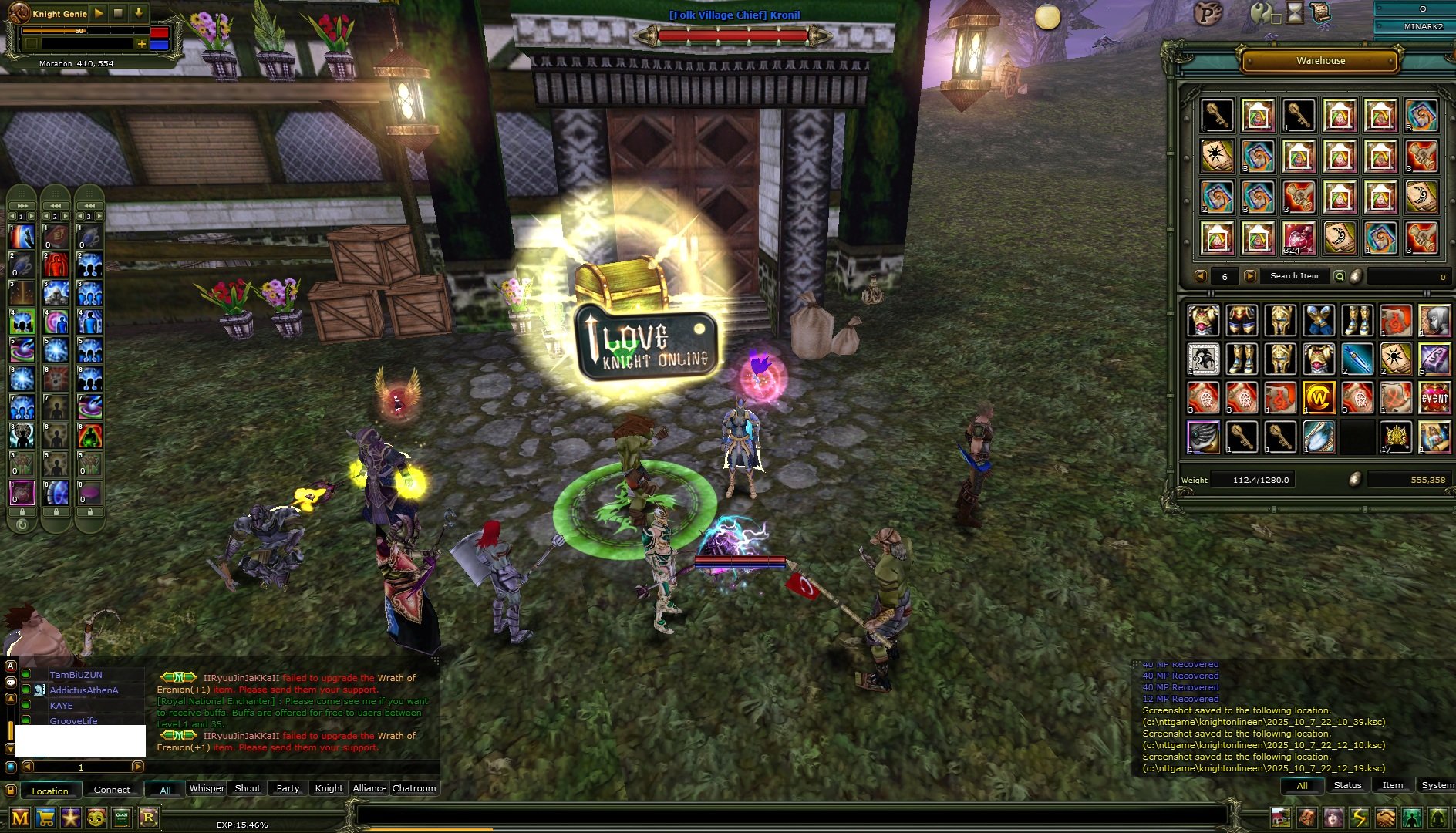Open the quest scroll icon at top
Viewport: 1456px width, 833px height.
(x=1320, y=12)
